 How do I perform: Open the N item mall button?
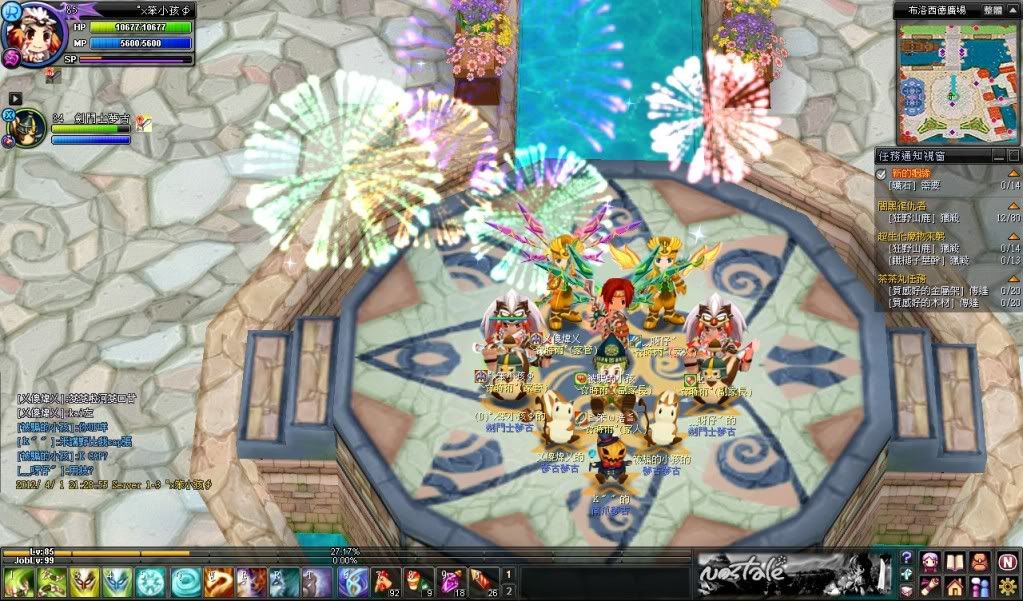1006,561
